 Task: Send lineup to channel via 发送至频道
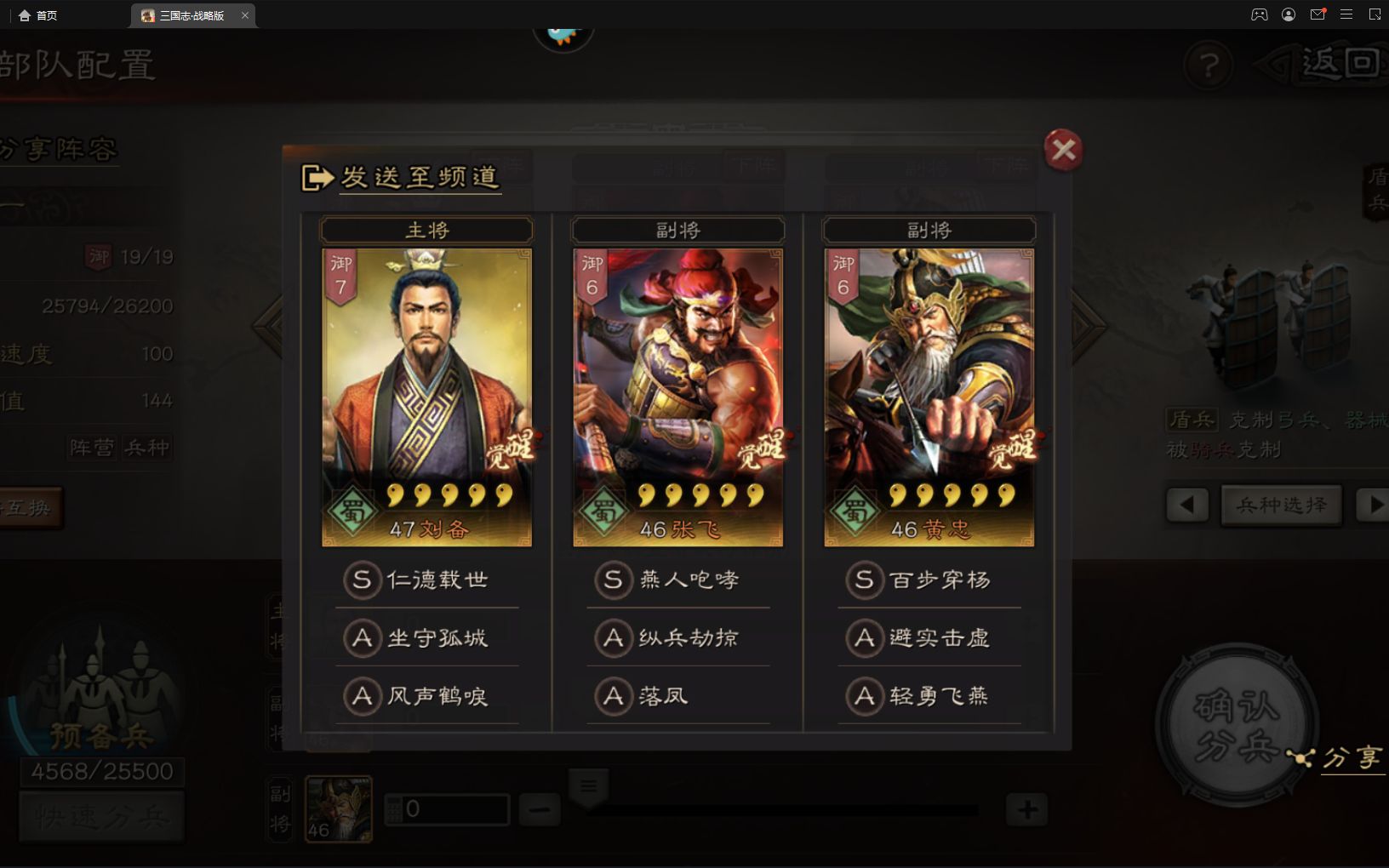point(402,177)
